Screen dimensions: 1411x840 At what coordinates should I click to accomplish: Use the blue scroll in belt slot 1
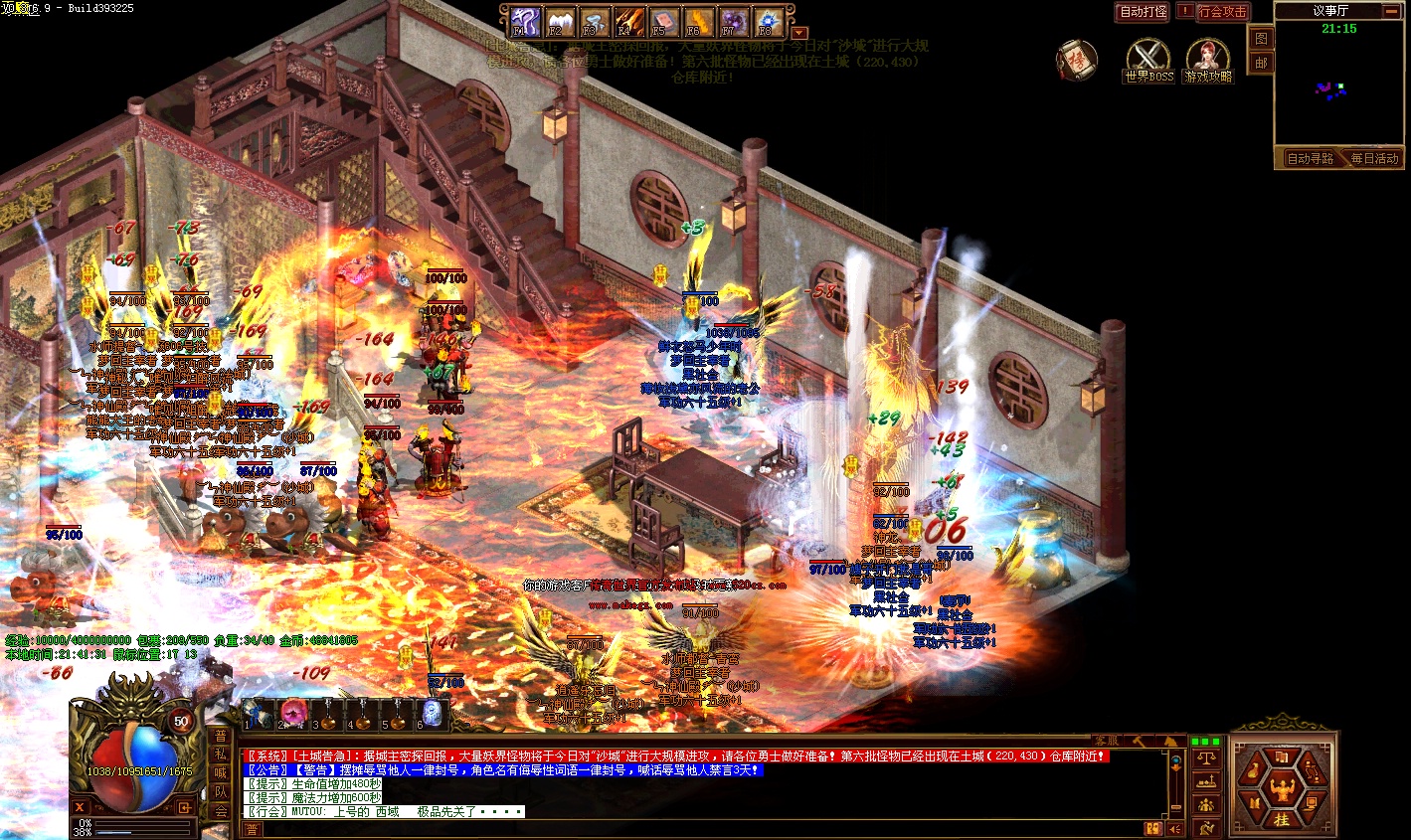point(259,712)
